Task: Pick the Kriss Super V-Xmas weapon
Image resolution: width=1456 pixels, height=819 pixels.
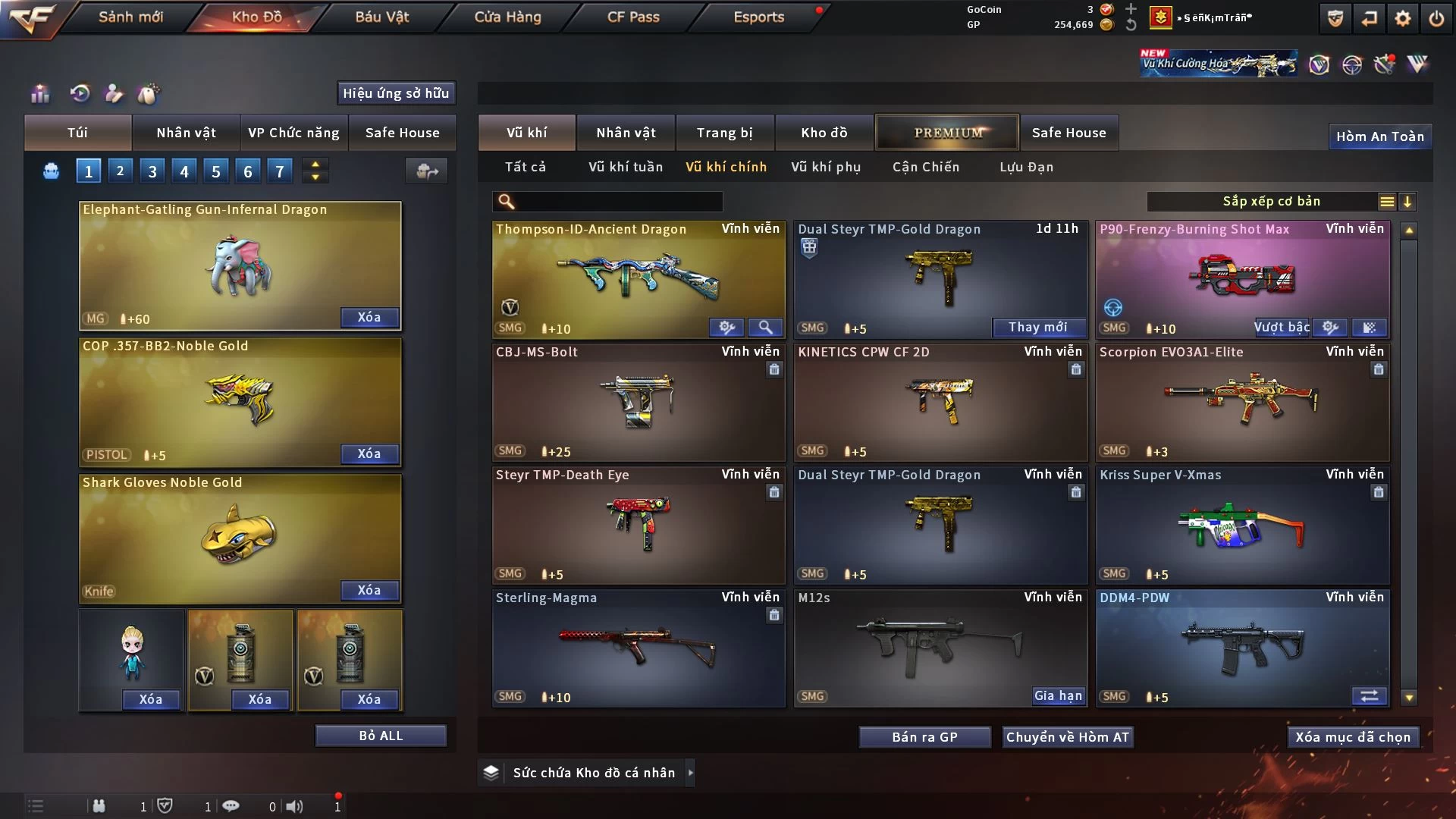Action: coord(1242,525)
